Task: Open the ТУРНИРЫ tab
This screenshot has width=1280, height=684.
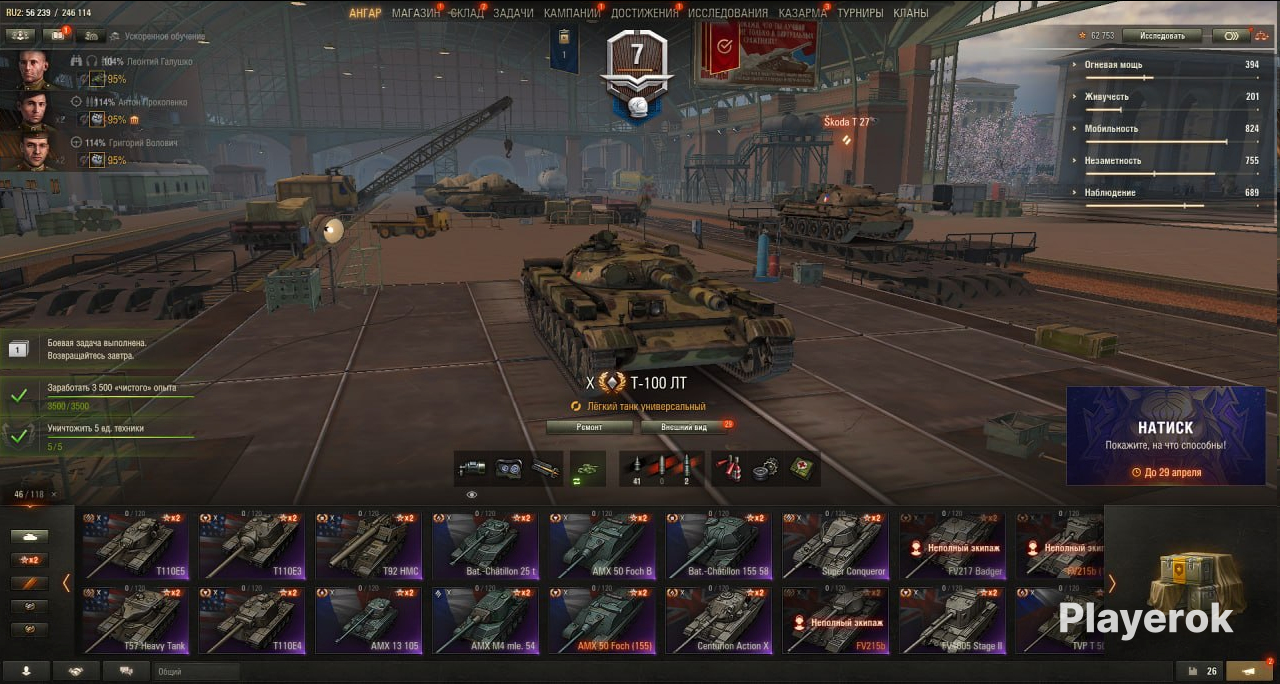Action: pyautogui.click(x=860, y=13)
